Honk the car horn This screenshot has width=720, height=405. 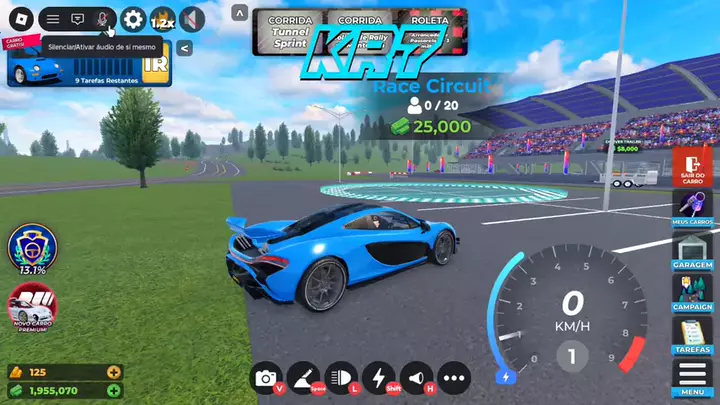[415, 377]
